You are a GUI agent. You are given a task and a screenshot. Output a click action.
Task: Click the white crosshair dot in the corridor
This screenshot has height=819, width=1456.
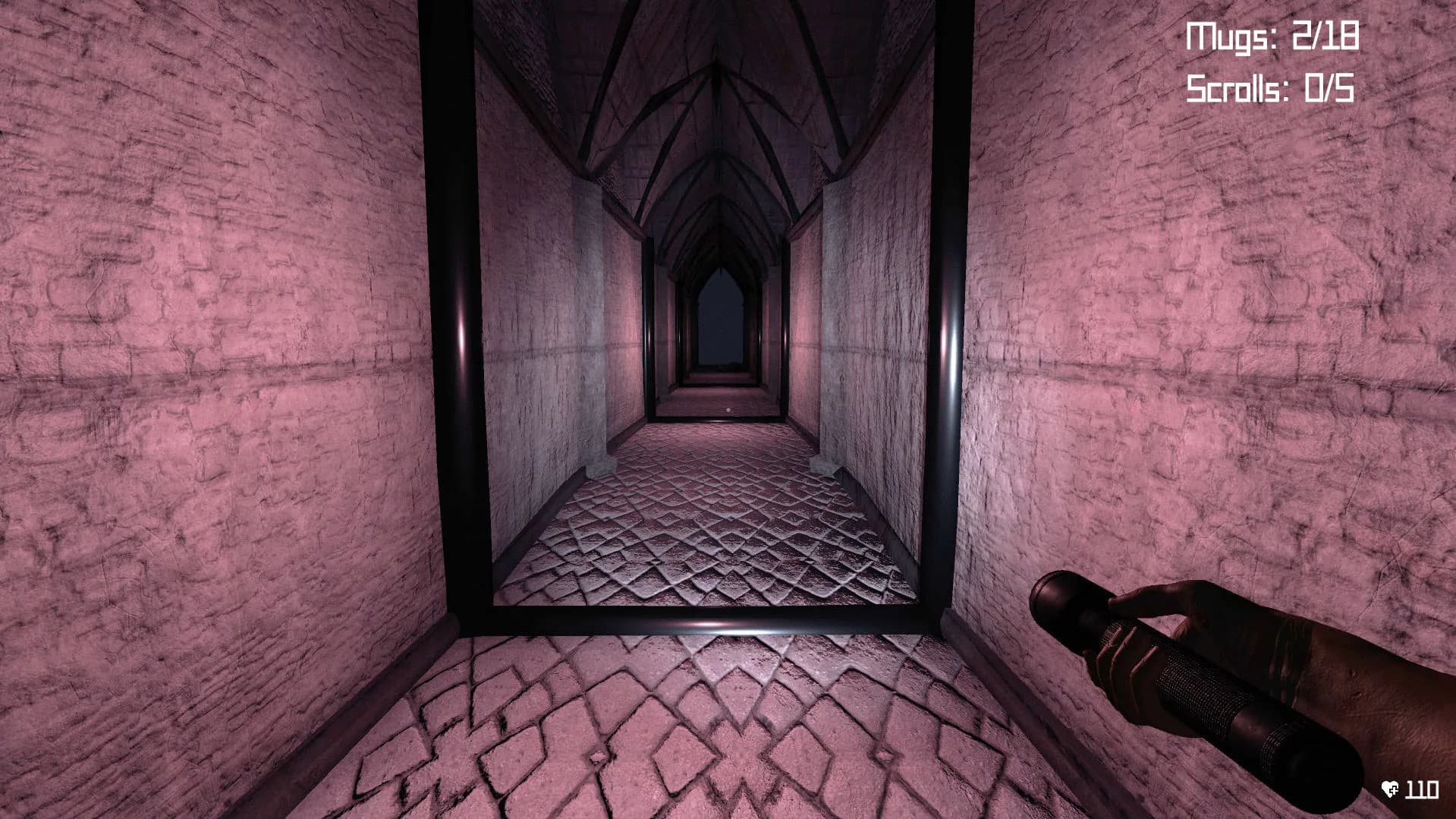pyautogui.click(x=726, y=410)
